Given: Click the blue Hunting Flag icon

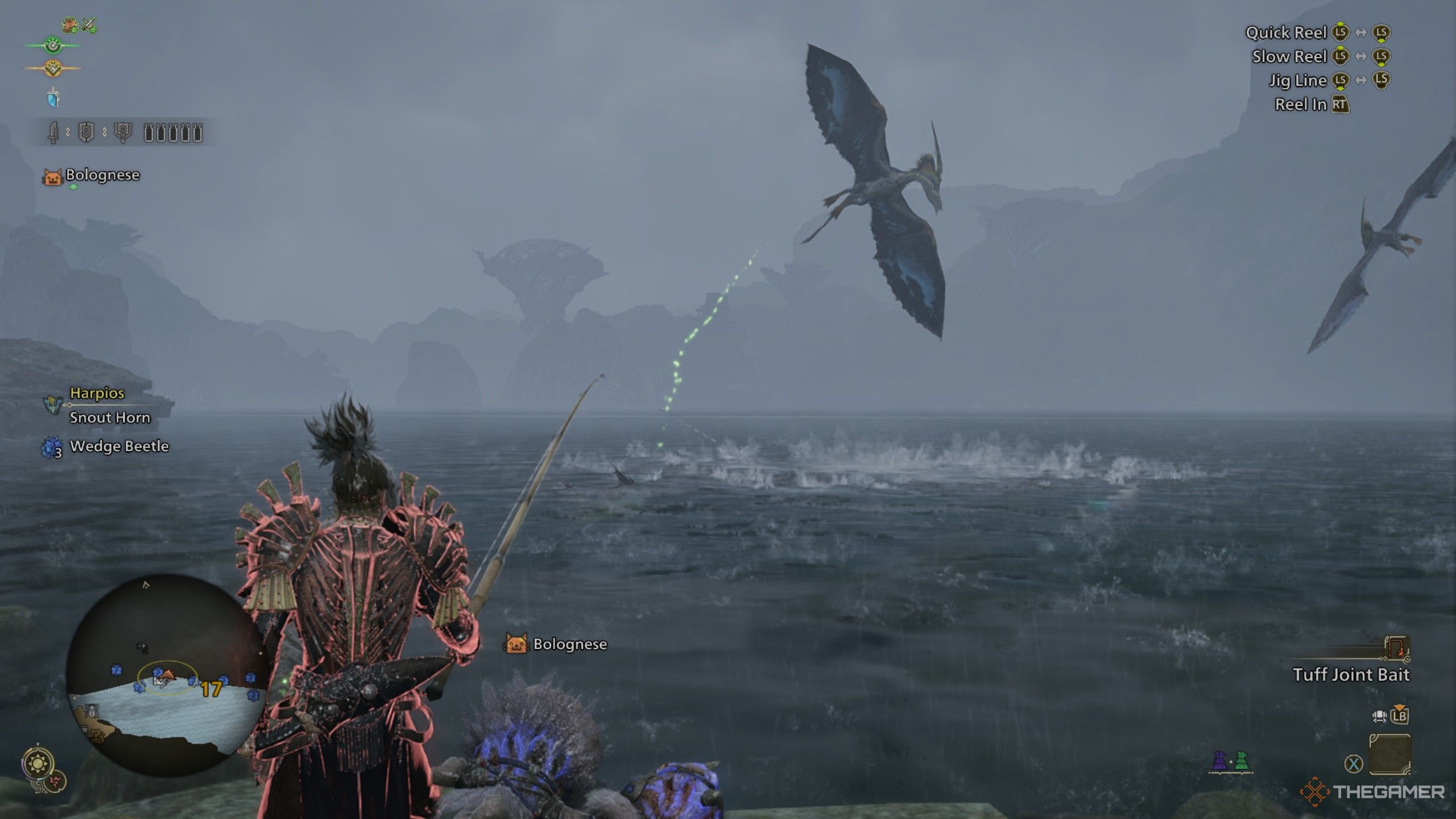Looking at the screenshot, I should click(x=53, y=98).
